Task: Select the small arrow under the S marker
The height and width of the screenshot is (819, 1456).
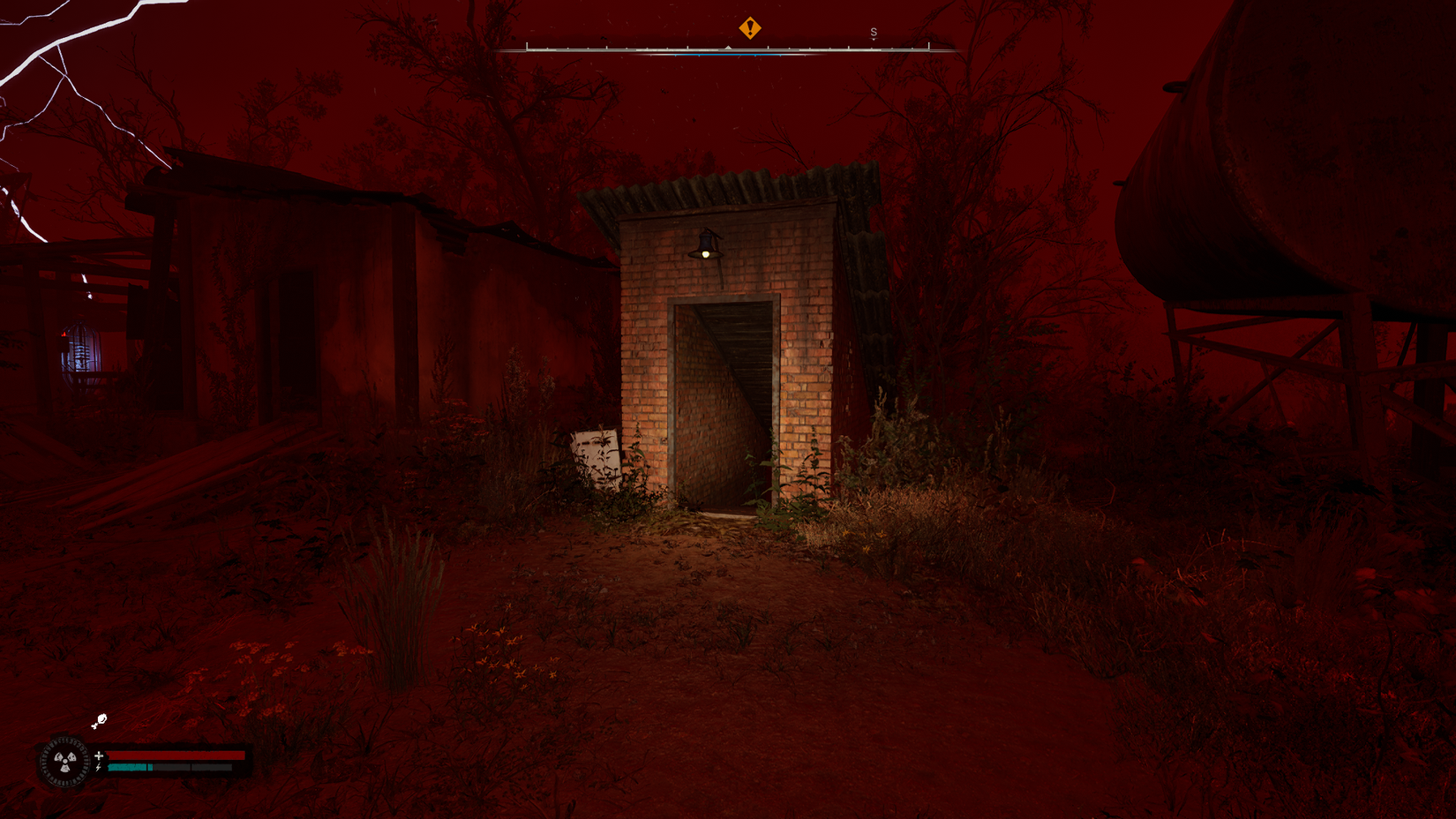Action: point(874,39)
